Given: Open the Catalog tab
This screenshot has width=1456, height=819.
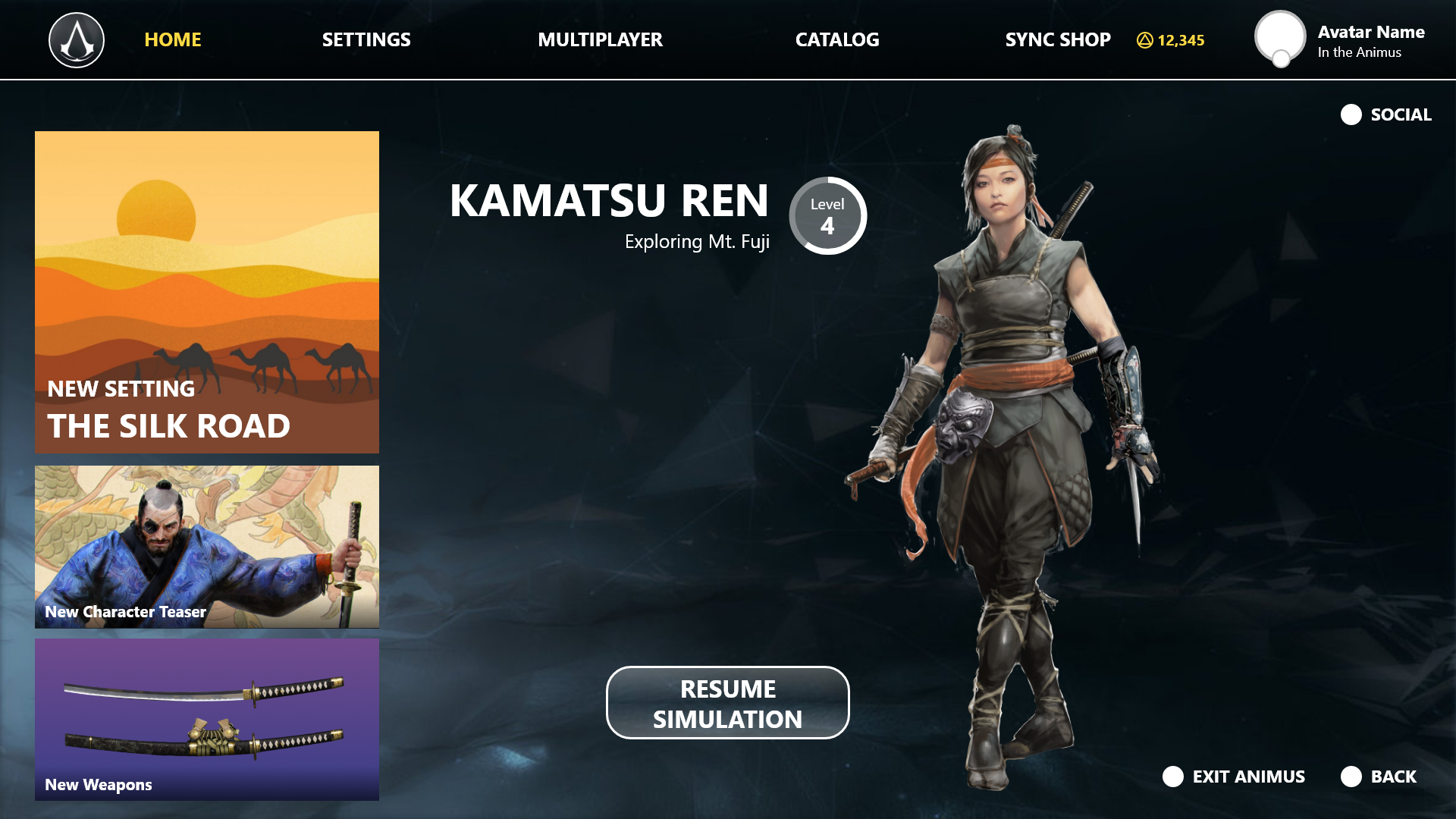Looking at the screenshot, I should click(837, 40).
